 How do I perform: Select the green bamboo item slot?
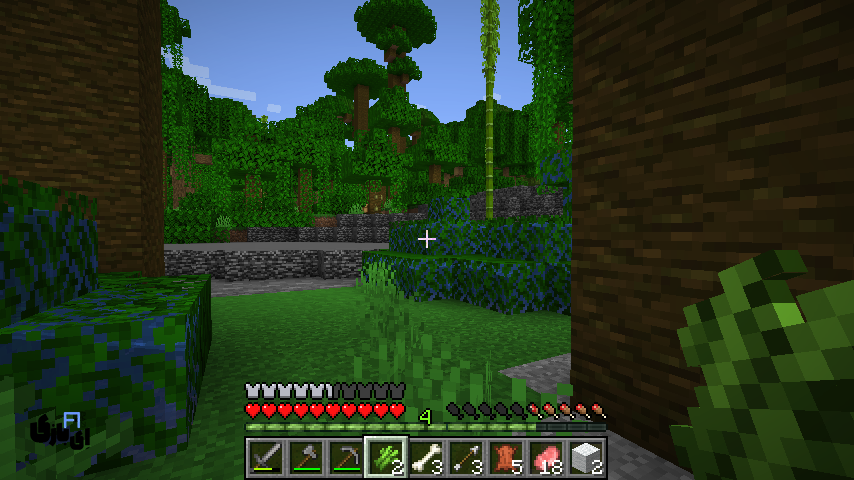click(385, 457)
